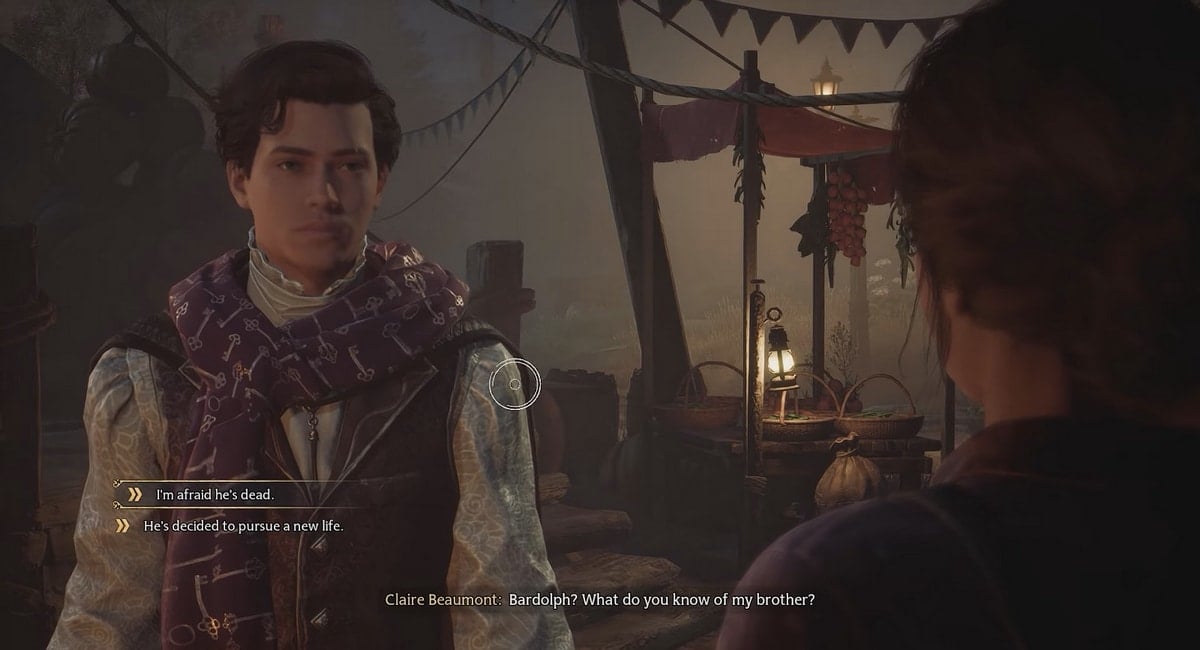Viewport: 1200px width, 650px height.
Task: Choose "I'm afraid he's dead." reply
Action: point(214,494)
